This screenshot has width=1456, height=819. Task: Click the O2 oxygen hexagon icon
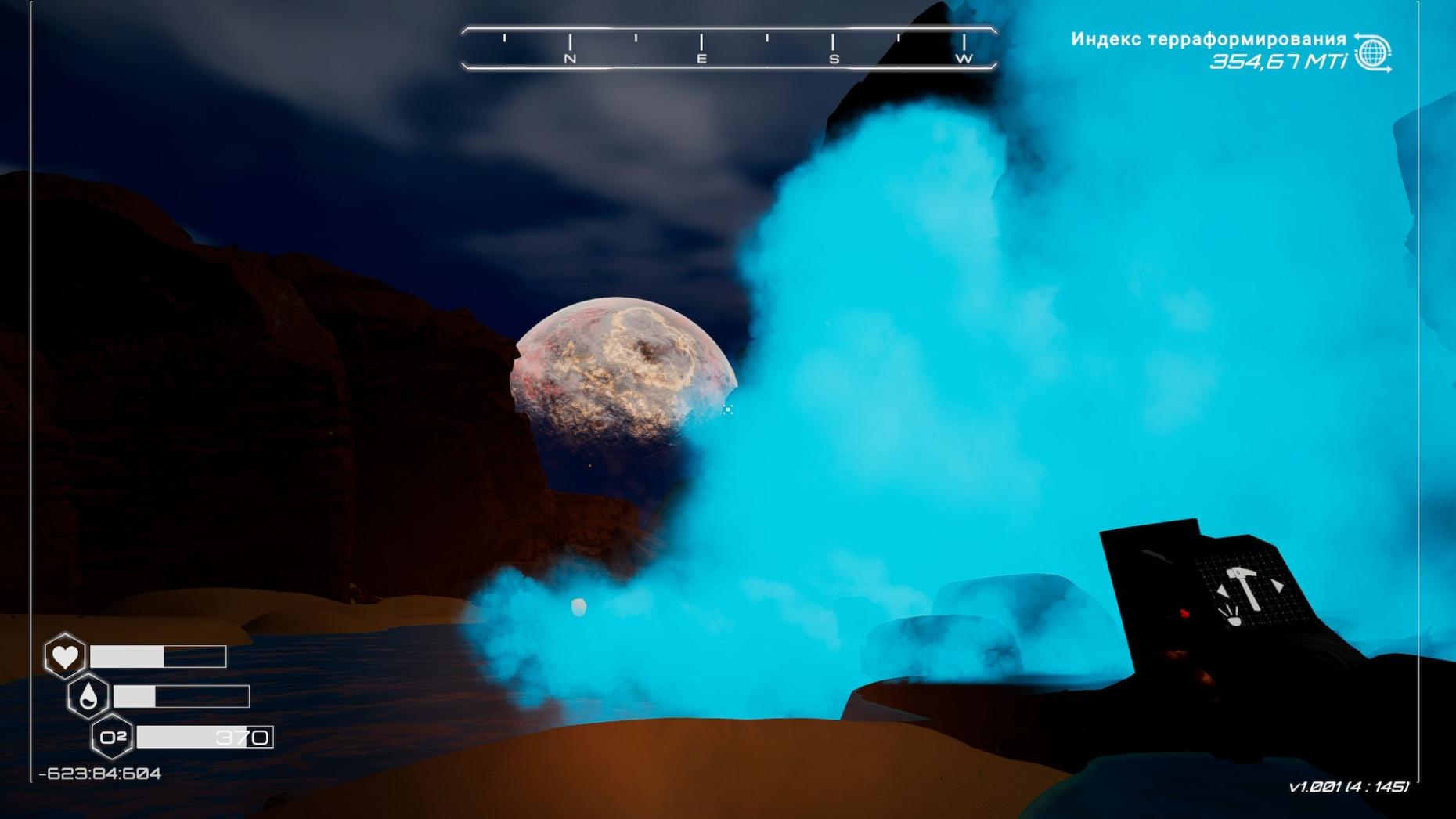(113, 737)
